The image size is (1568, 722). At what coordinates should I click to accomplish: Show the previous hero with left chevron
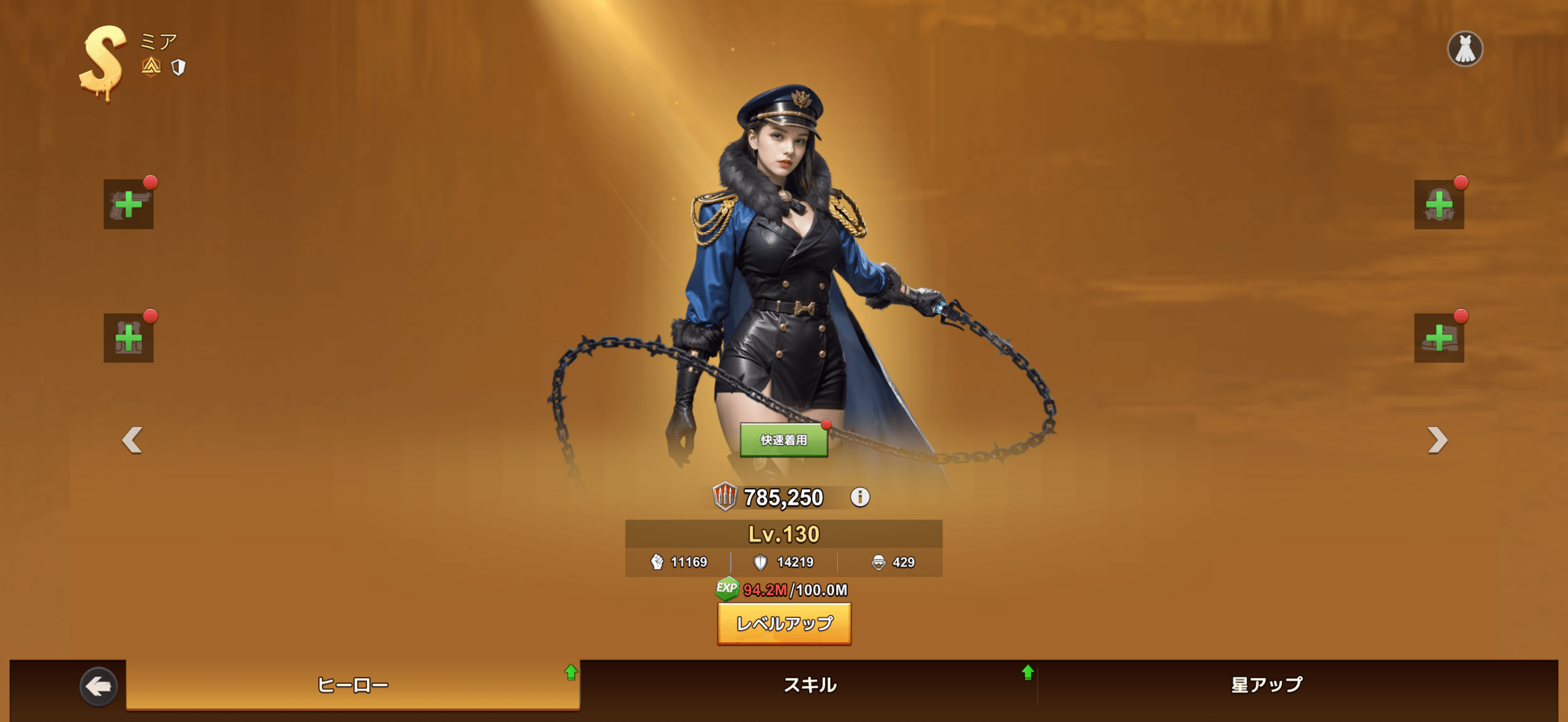[132, 440]
